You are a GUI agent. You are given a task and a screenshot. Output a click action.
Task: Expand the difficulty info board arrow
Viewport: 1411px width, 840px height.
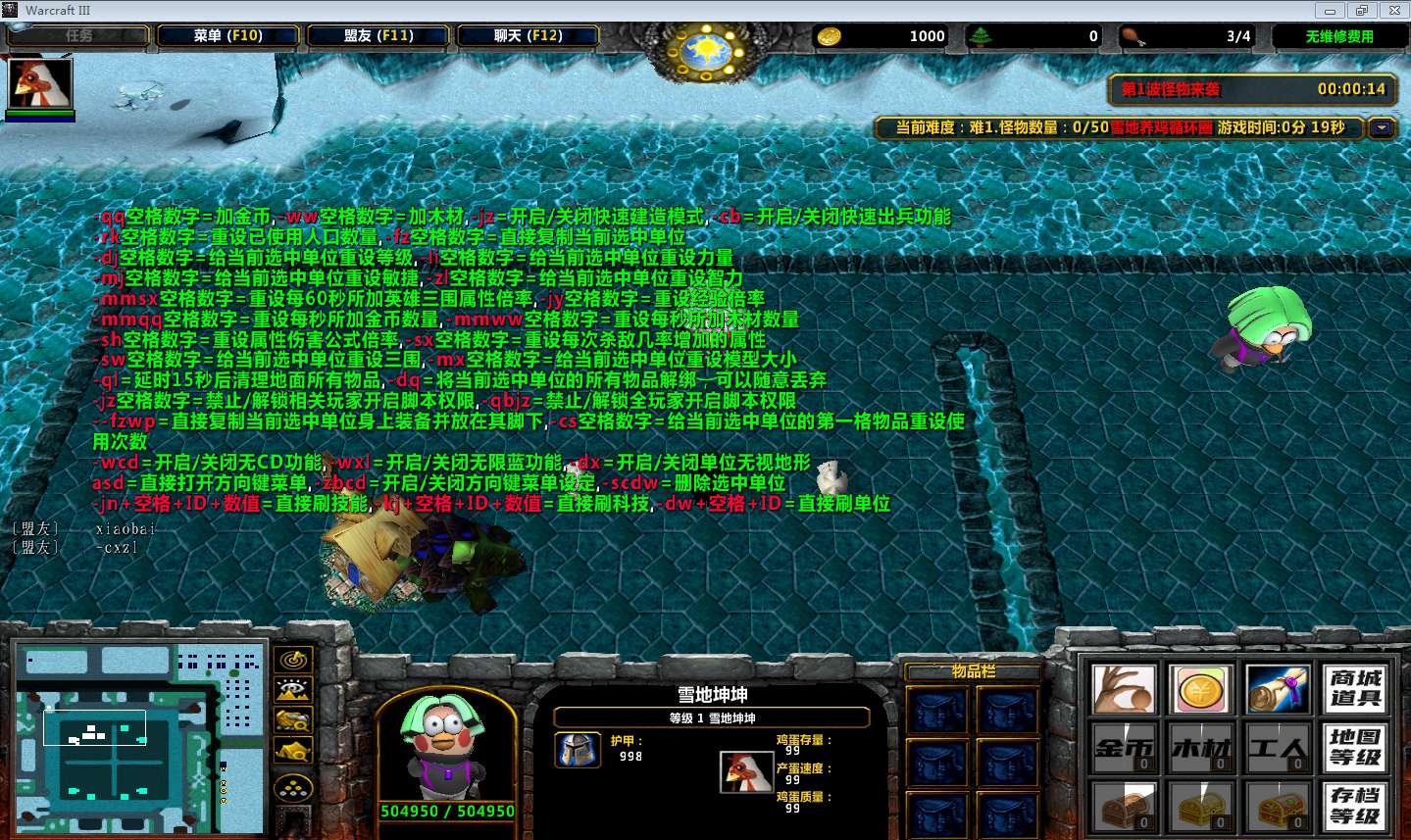[x=1383, y=128]
